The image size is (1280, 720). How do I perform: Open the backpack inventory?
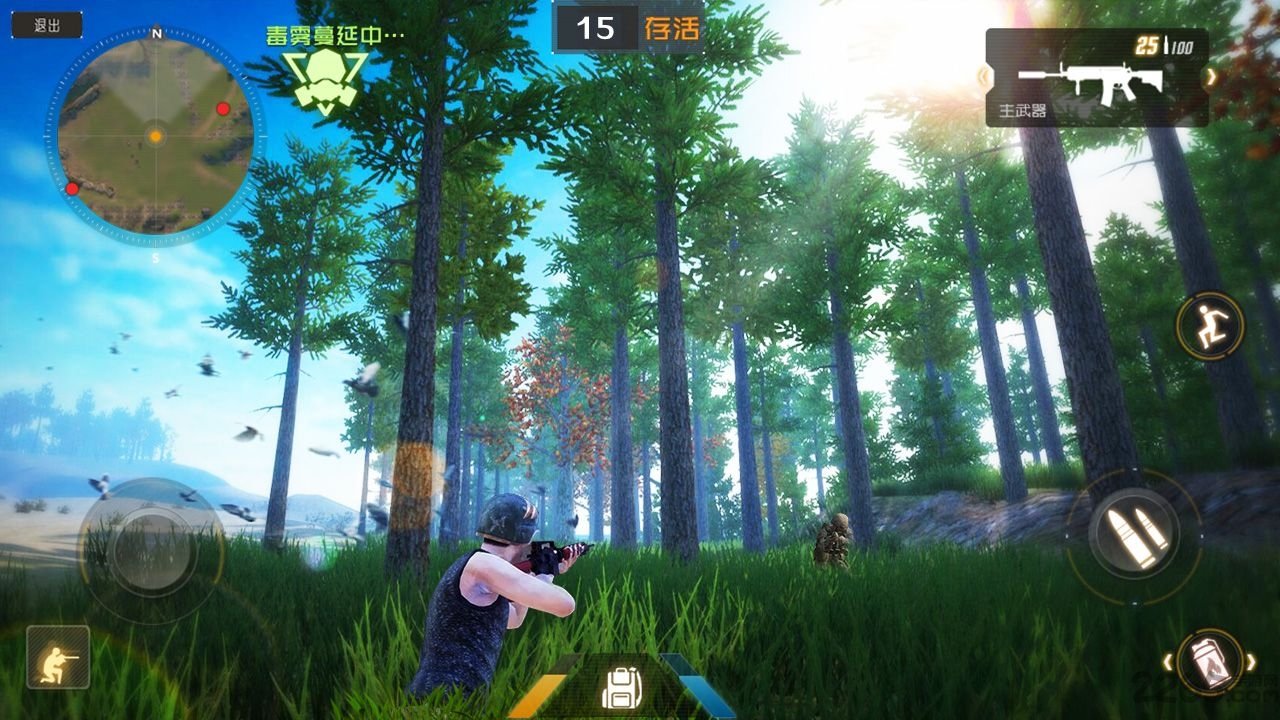(620, 687)
